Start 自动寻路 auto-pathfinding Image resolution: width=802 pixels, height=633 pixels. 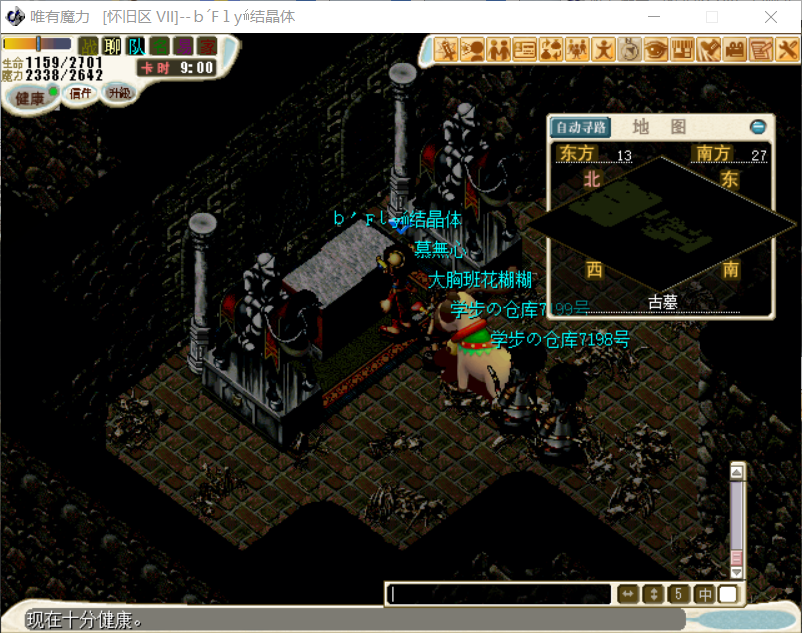[x=581, y=127]
